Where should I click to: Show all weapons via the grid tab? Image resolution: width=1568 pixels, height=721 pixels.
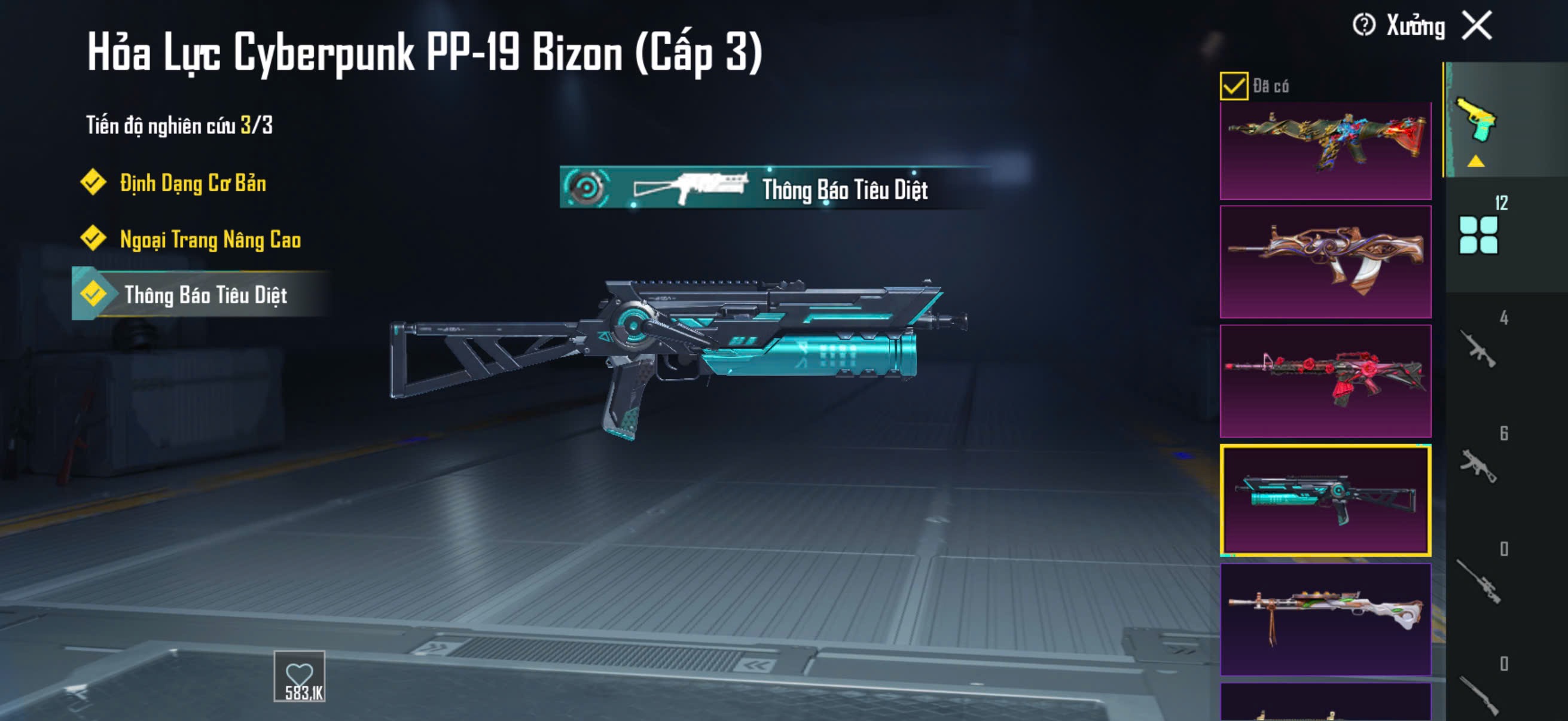1478,234
